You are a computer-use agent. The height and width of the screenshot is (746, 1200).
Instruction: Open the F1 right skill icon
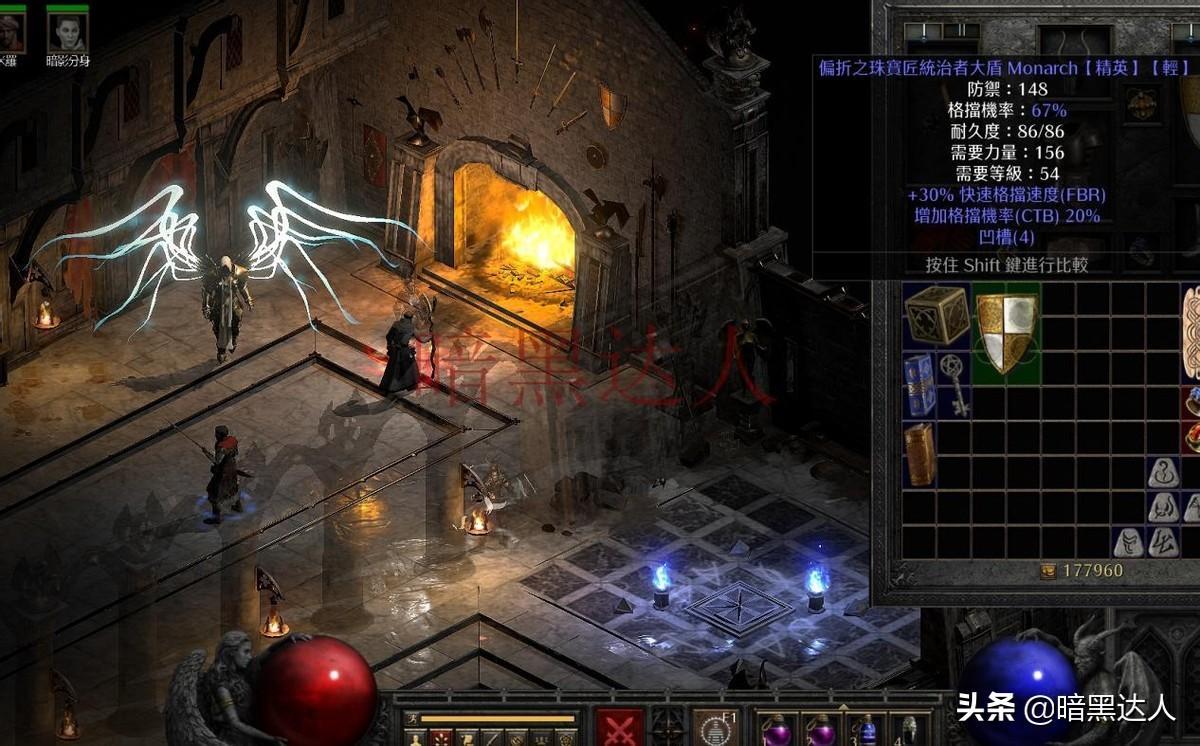pos(716,728)
